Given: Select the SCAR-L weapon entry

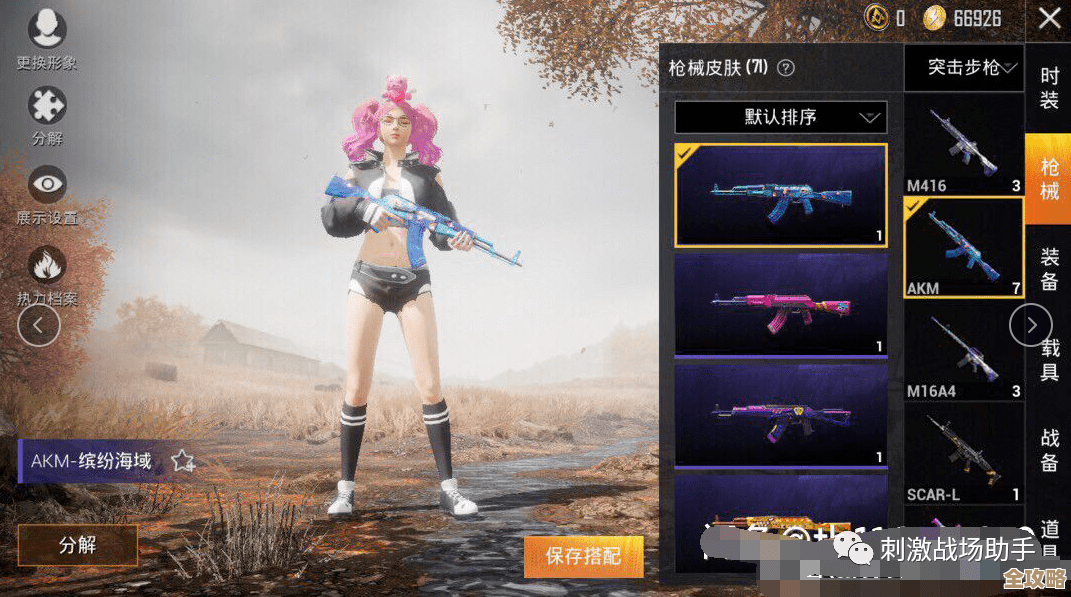Looking at the screenshot, I should pos(964,455).
